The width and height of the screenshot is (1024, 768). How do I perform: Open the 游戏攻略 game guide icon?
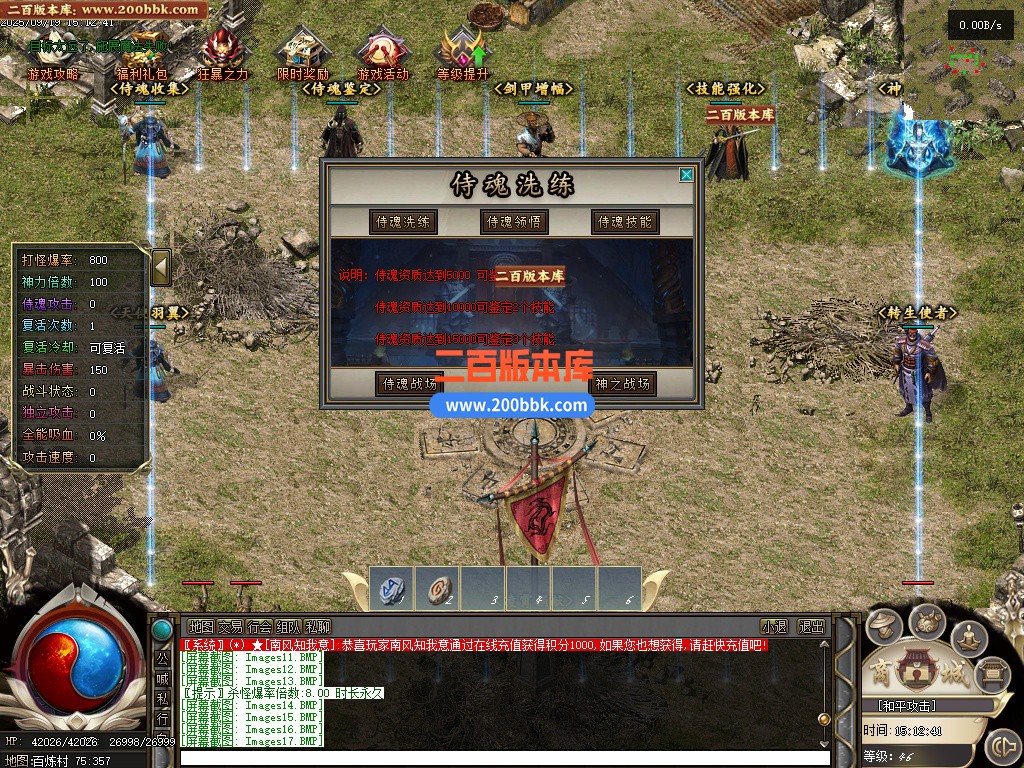pyautogui.click(x=52, y=55)
